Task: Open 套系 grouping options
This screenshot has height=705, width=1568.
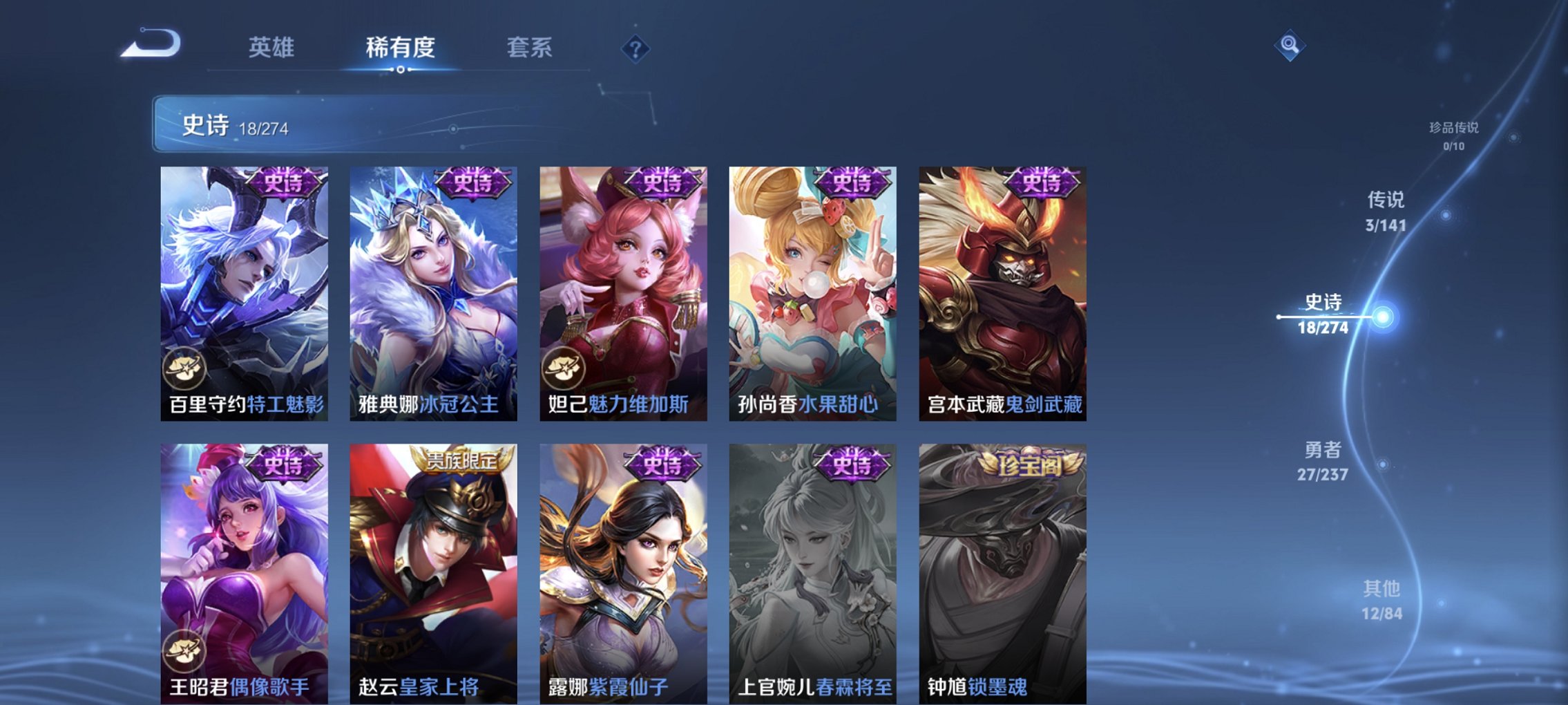Action: 529,48
